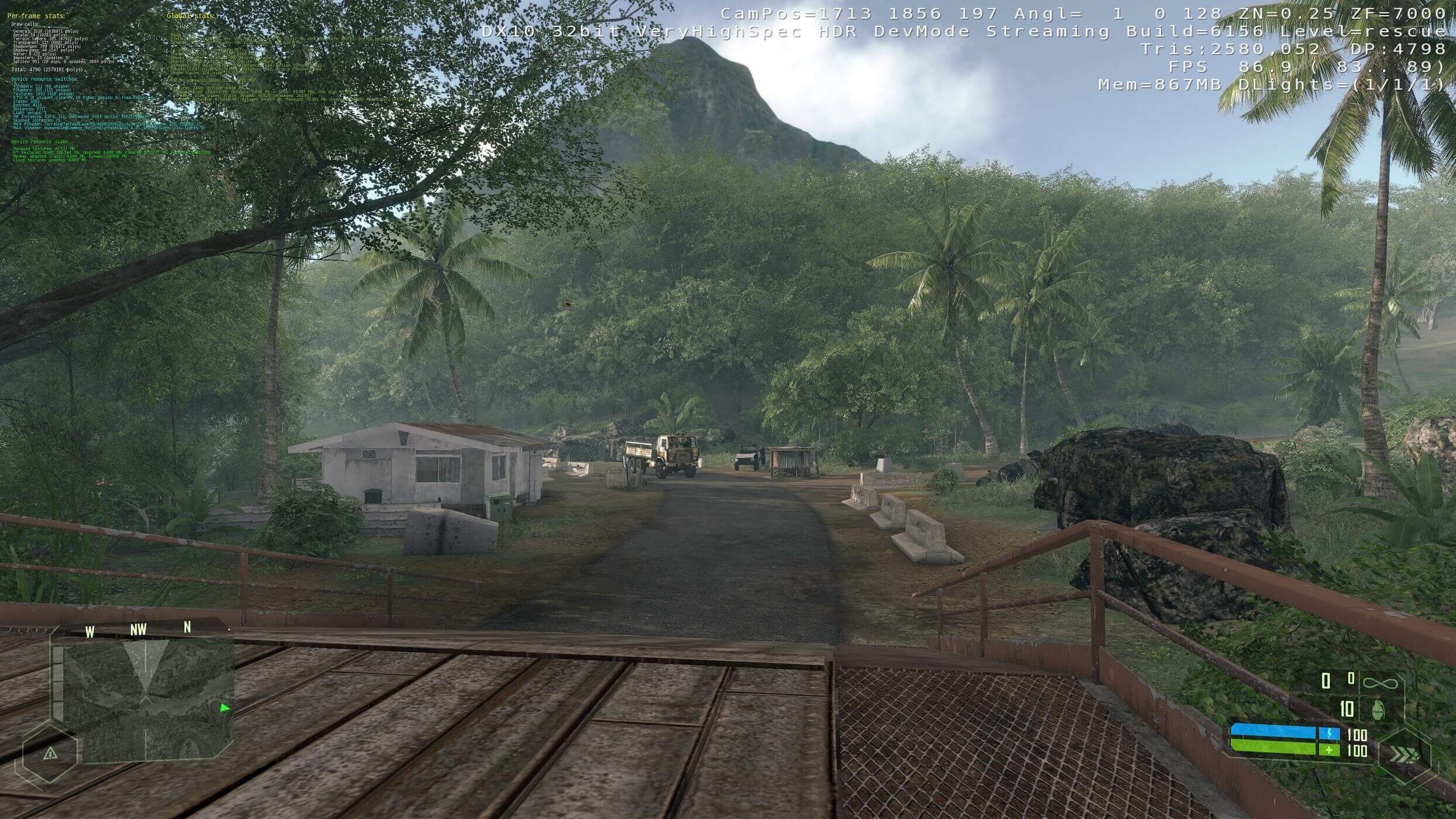Select the frag grenade icon
The width and height of the screenshot is (1456, 819).
click(1378, 710)
